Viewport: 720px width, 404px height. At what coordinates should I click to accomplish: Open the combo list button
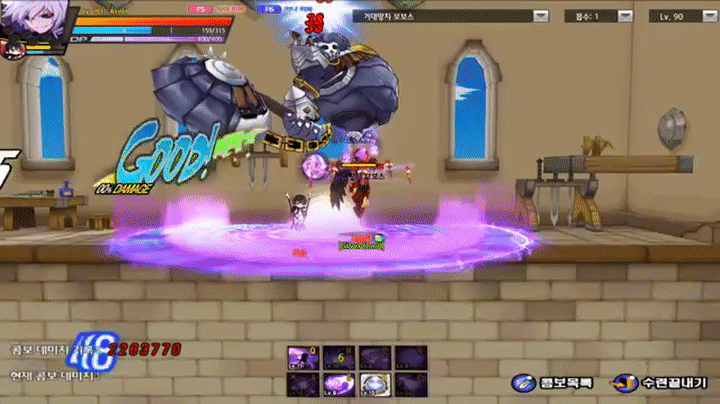pos(555,383)
